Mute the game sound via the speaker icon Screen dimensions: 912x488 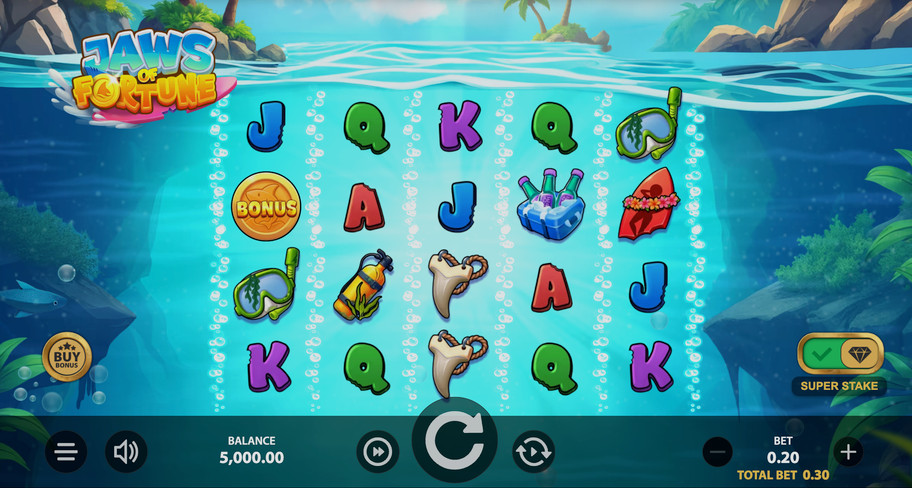pyautogui.click(x=126, y=452)
